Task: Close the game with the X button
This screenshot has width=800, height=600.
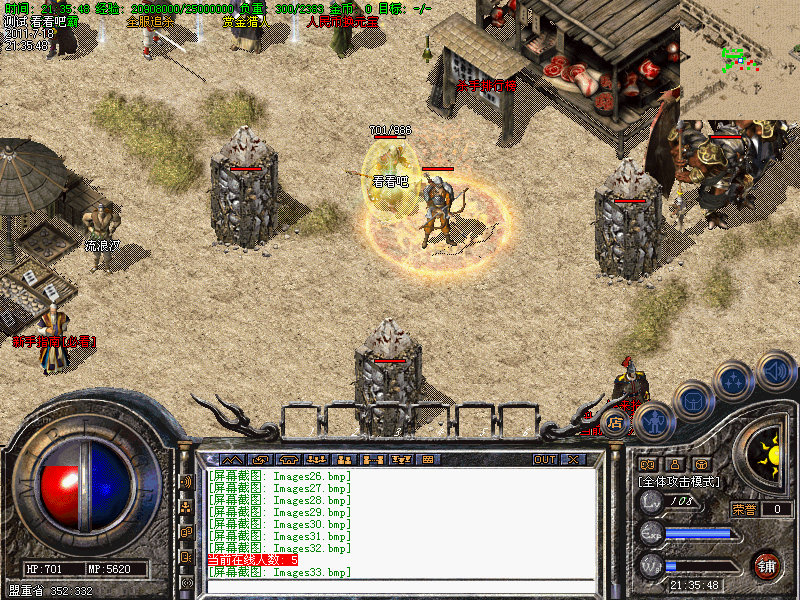Action: [x=573, y=459]
